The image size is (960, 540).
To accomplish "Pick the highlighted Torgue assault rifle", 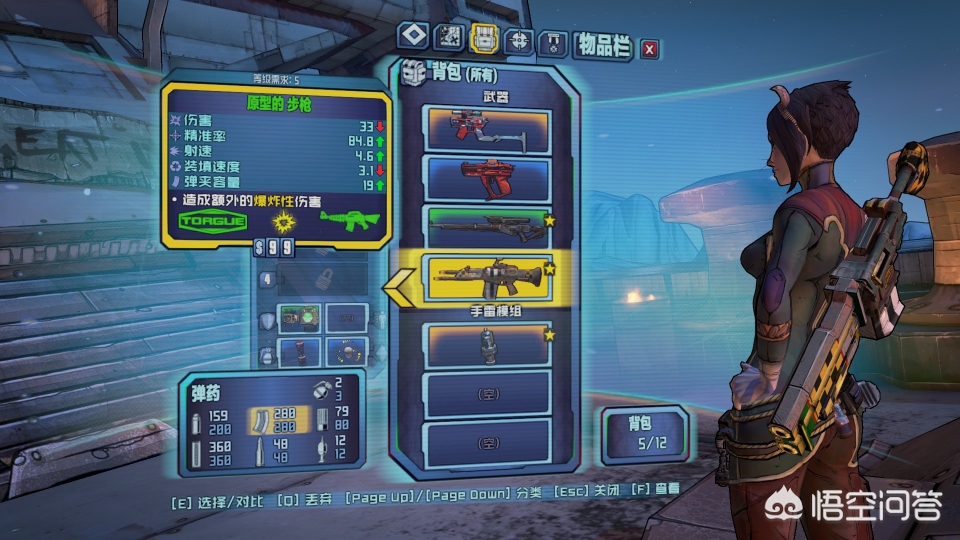I will pos(487,279).
